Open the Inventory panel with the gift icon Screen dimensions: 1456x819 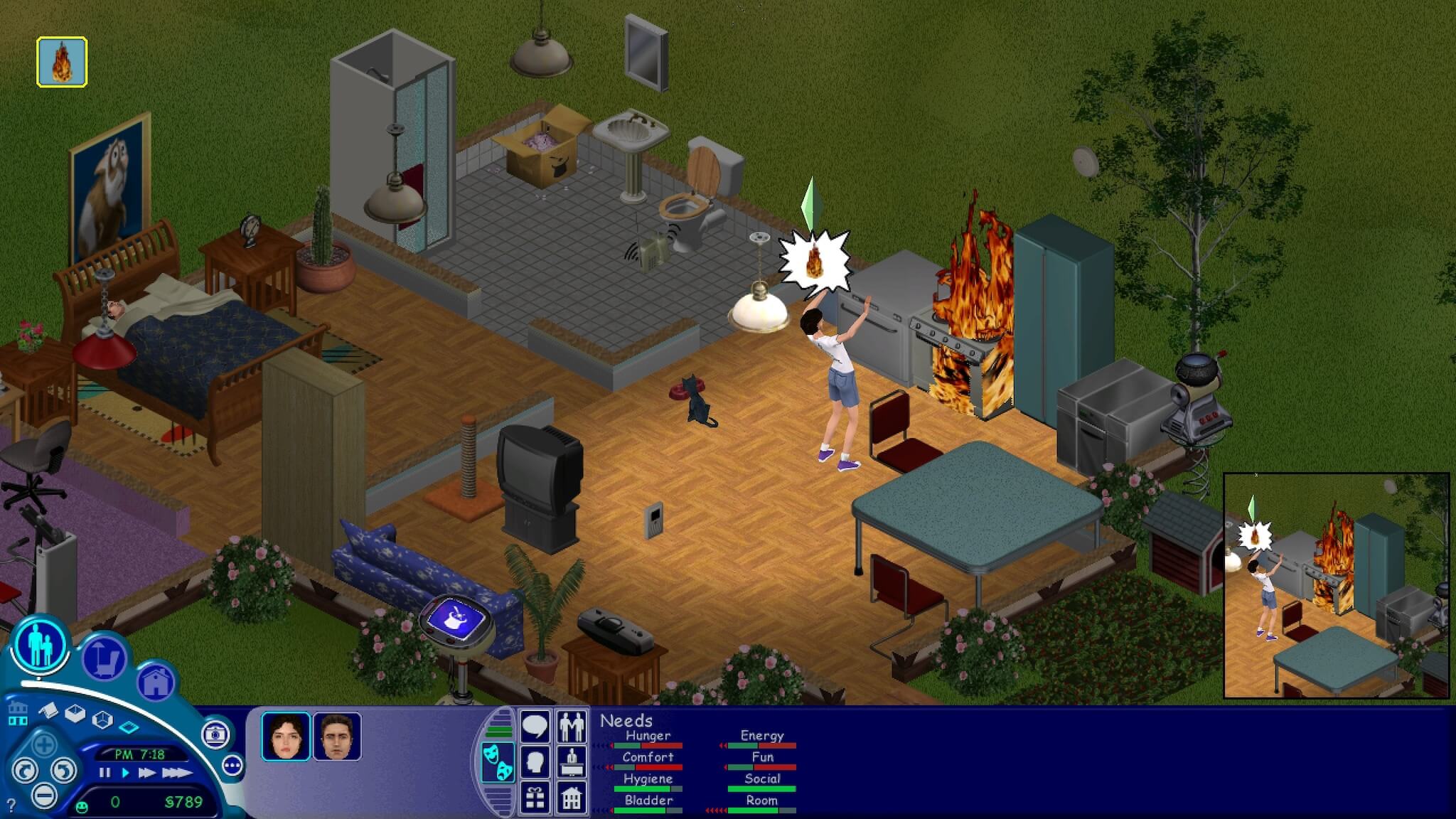[x=535, y=798]
